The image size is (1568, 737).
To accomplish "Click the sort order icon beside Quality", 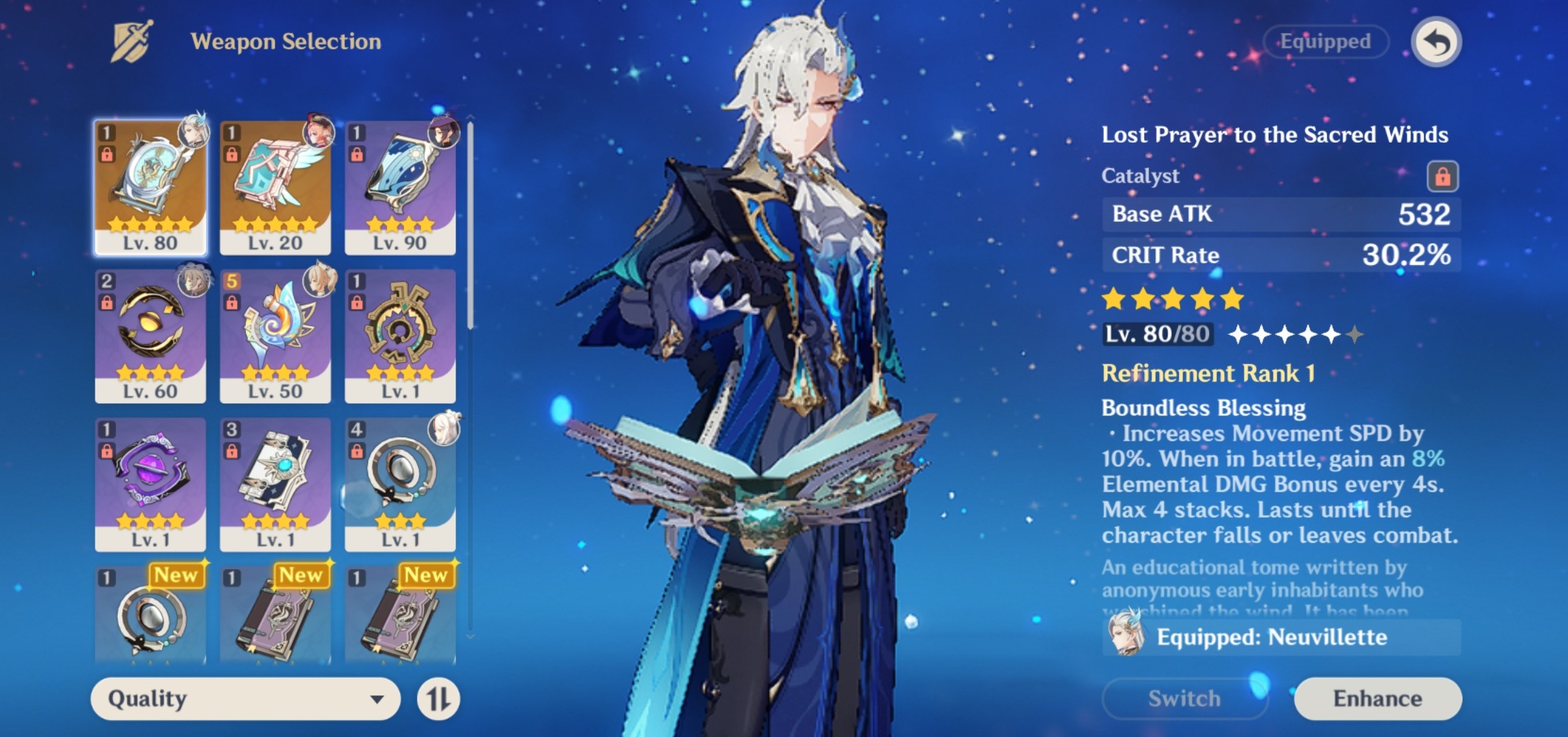I will tap(439, 700).
